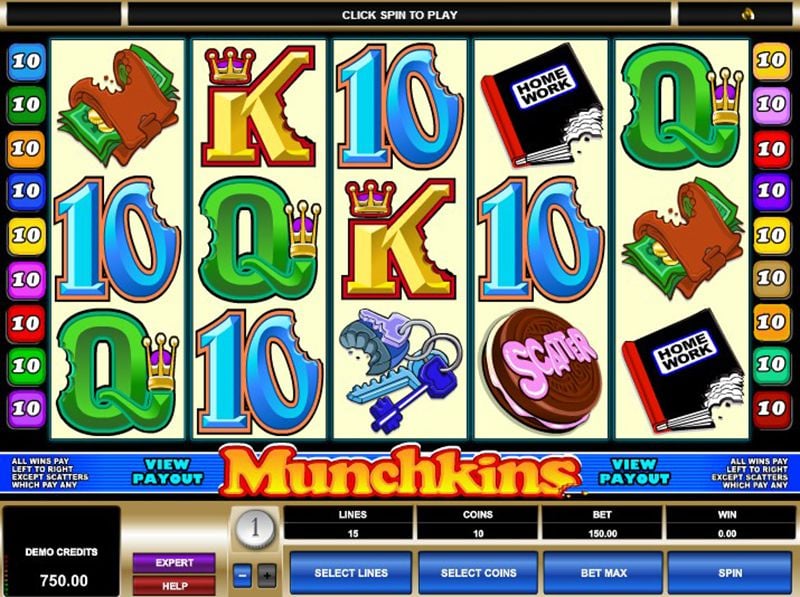Click the gold icon in the top bar

(x=746, y=14)
